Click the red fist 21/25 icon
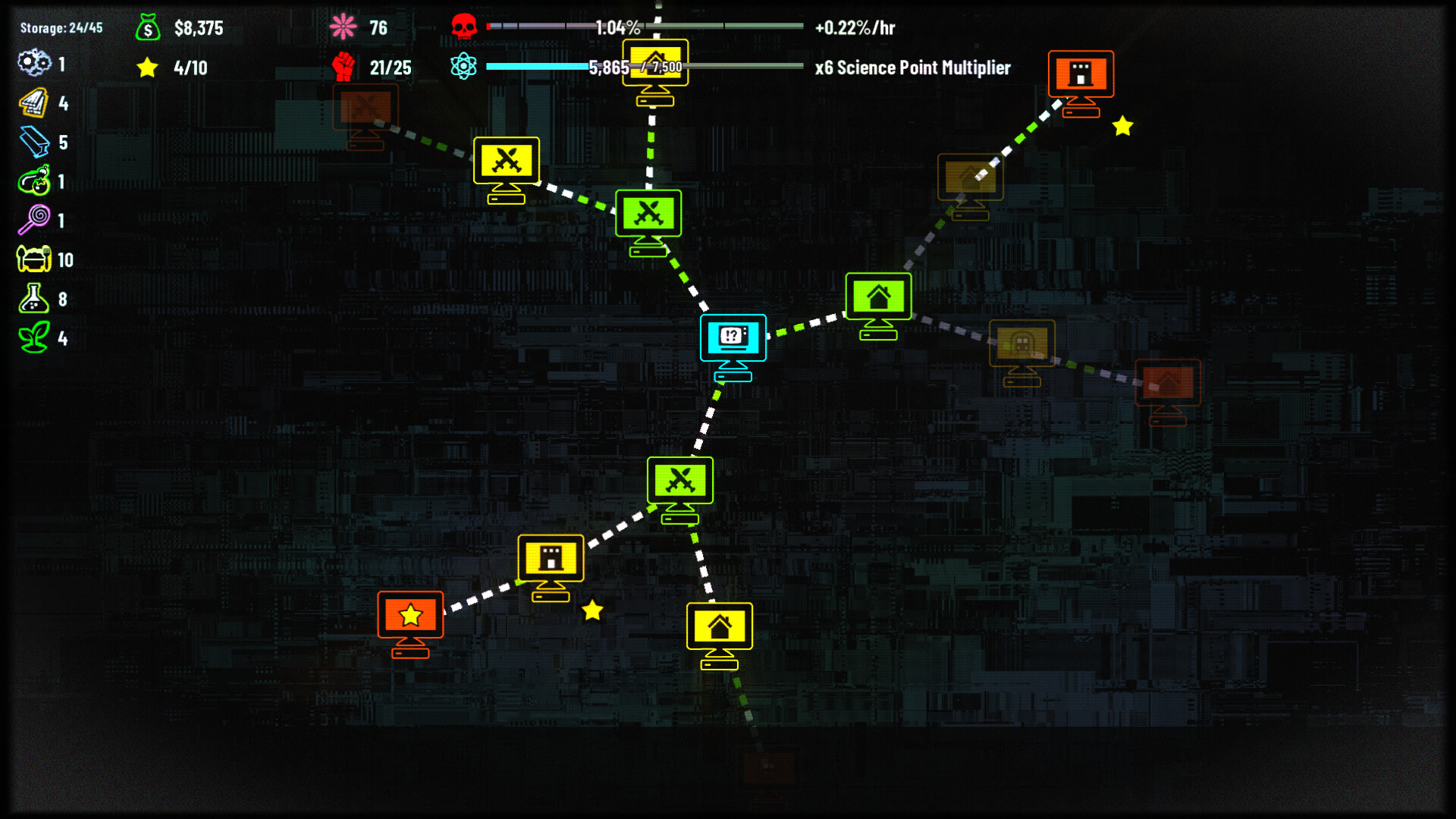The height and width of the screenshot is (819, 1456). [343, 67]
